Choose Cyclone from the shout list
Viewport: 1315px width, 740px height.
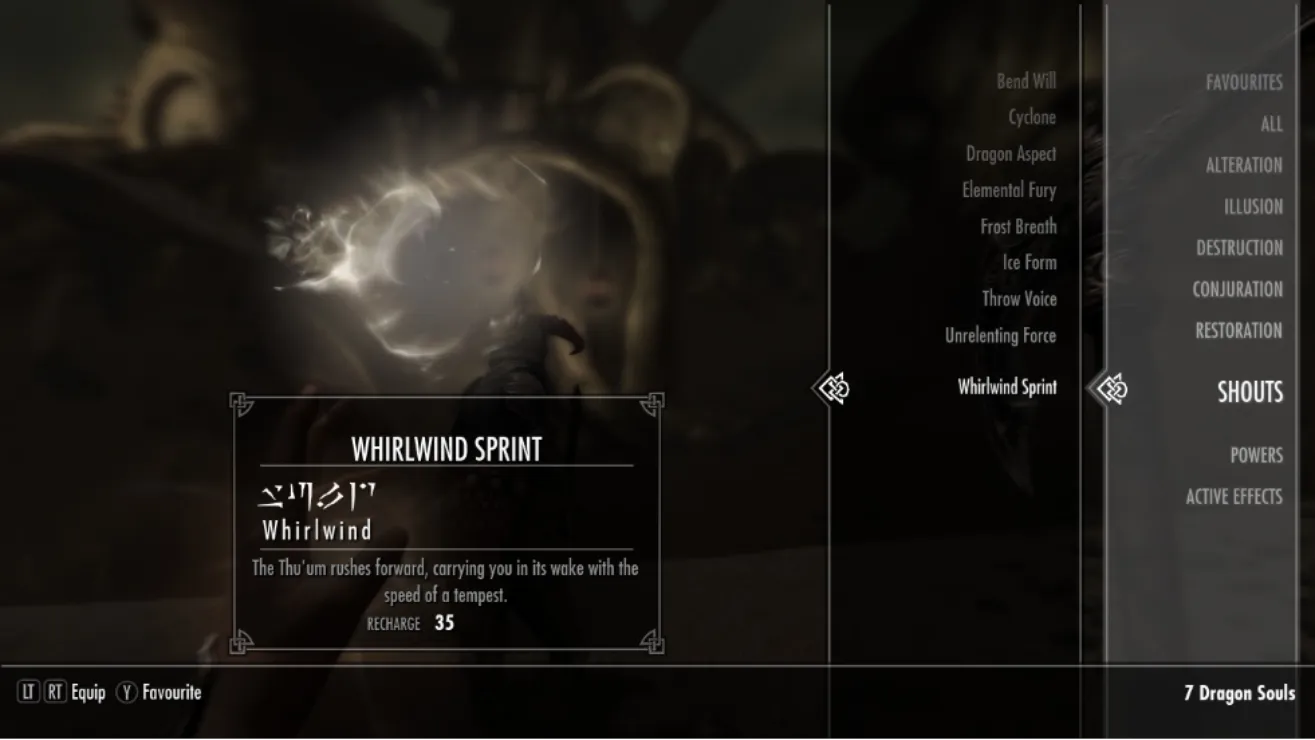1031,117
